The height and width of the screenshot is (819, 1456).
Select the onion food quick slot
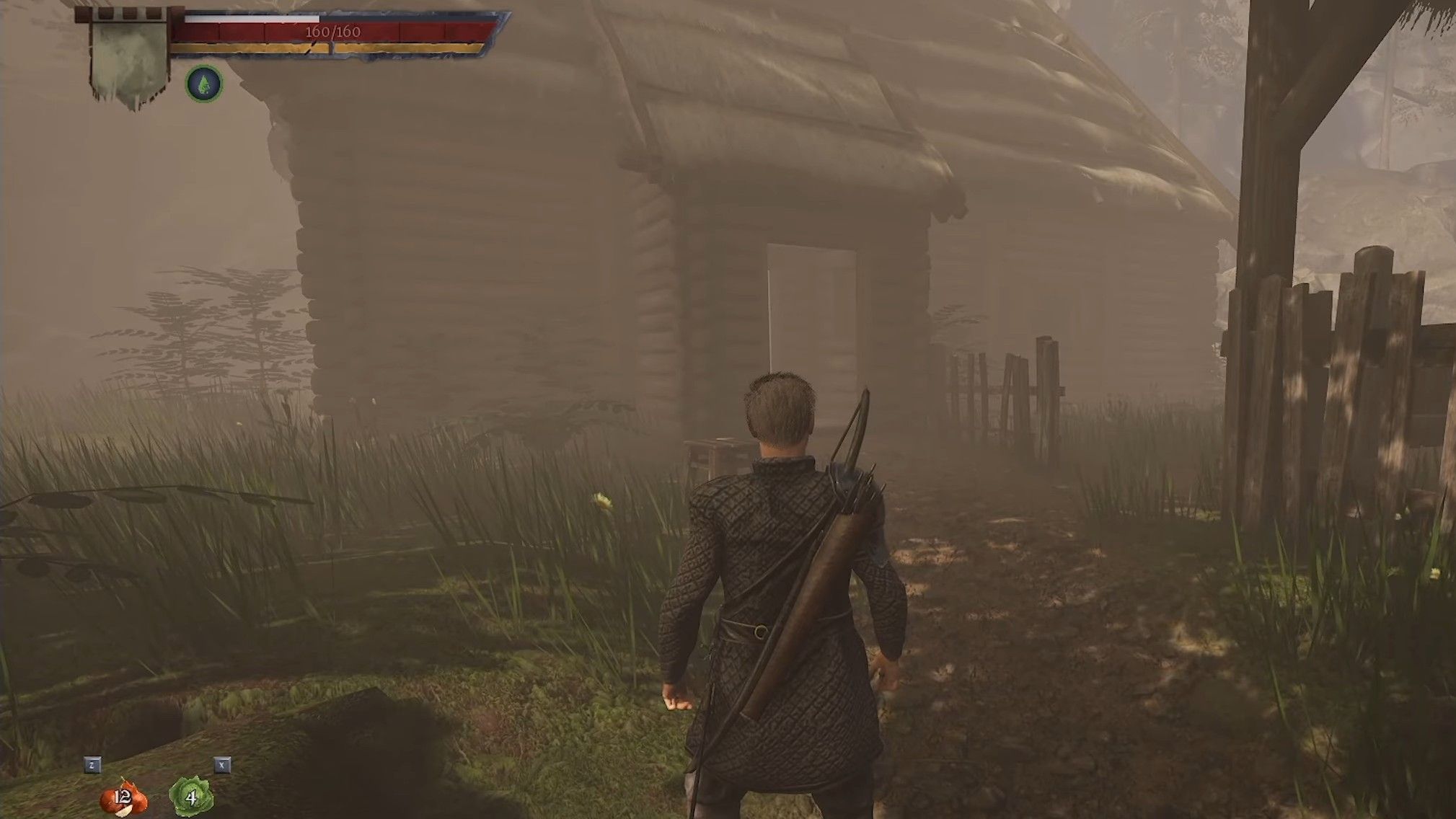[123, 797]
